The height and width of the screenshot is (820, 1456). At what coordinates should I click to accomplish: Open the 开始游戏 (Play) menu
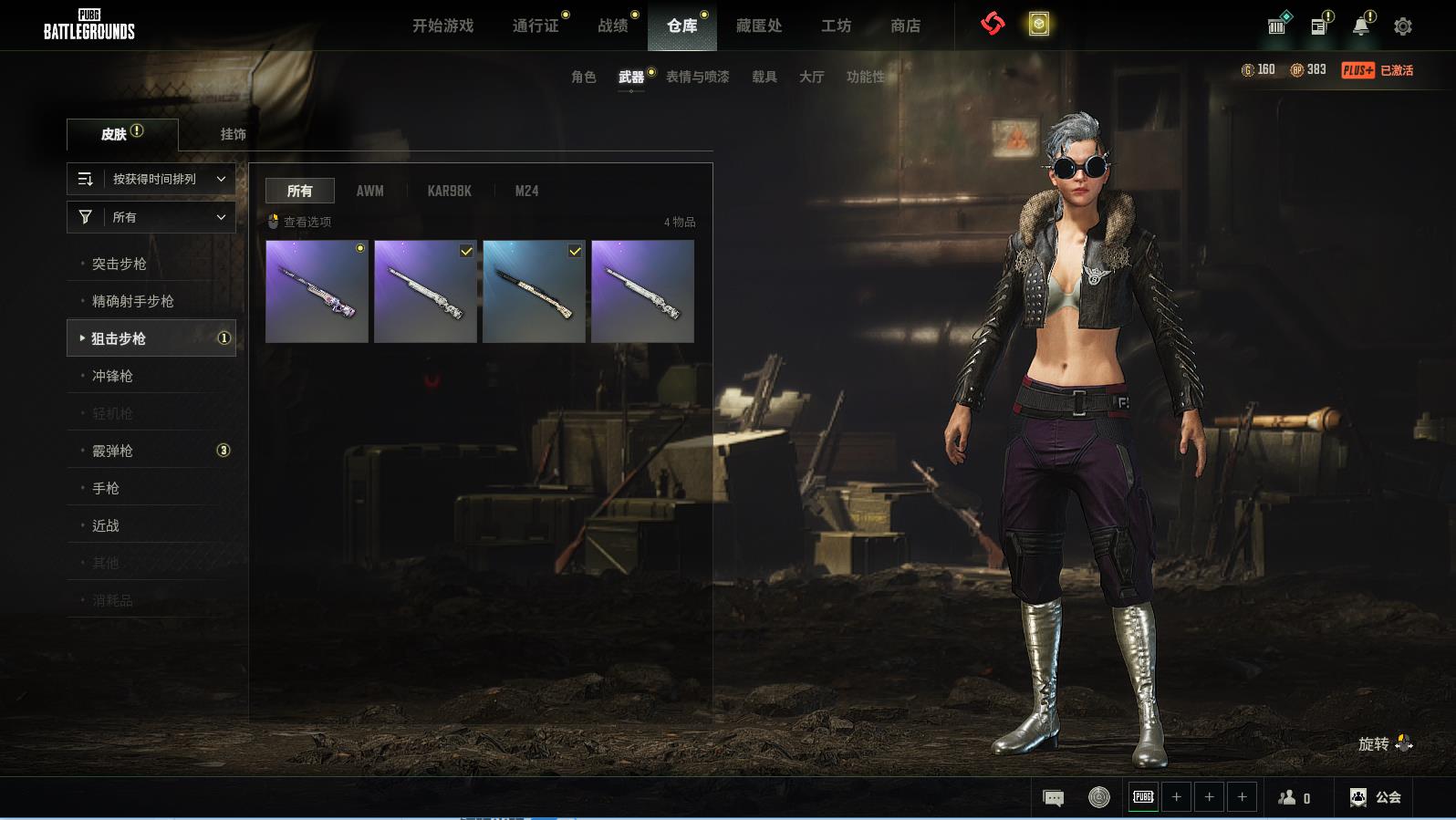(442, 26)
